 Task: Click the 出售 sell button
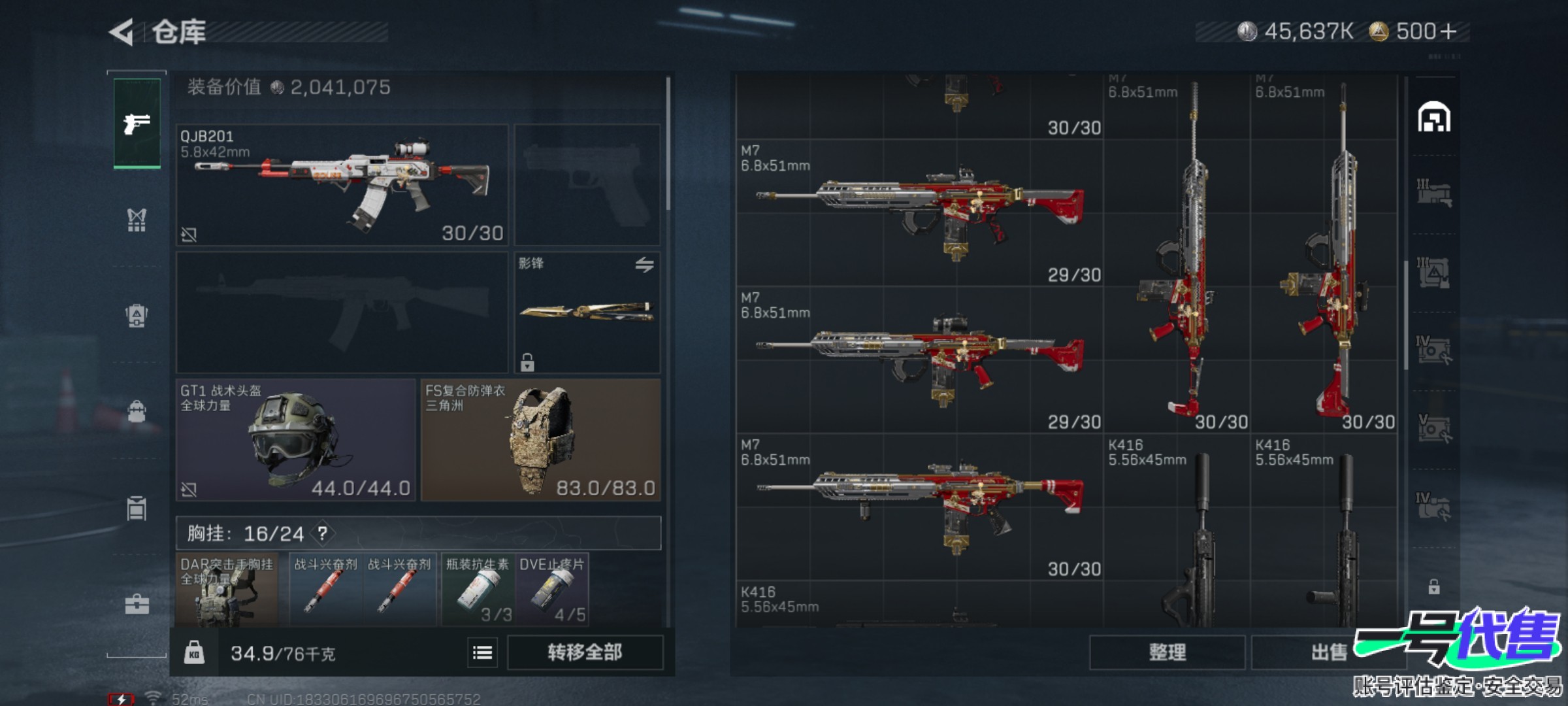(1328, 652)
